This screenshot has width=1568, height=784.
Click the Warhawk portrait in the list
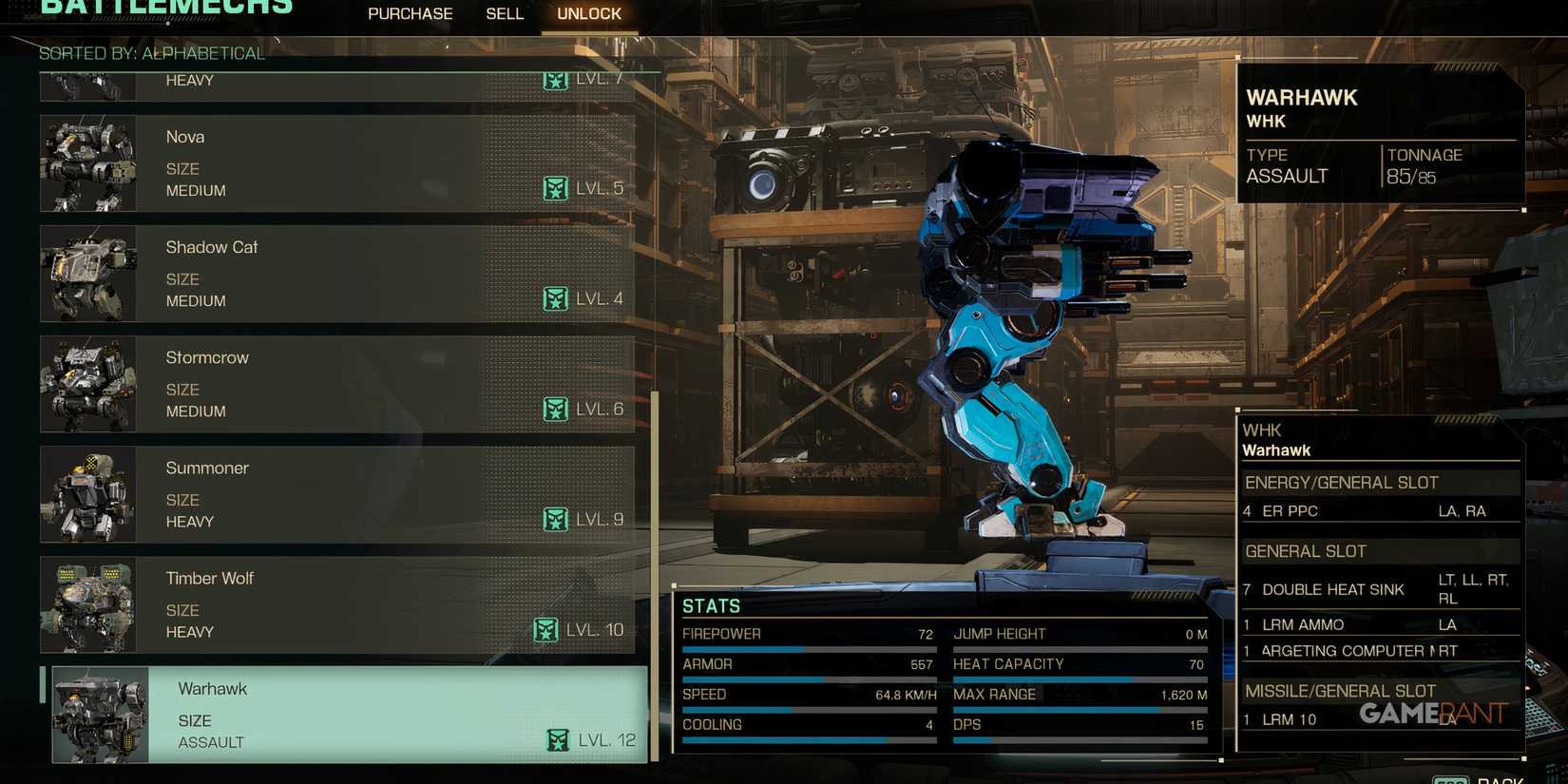pos(100,714)
